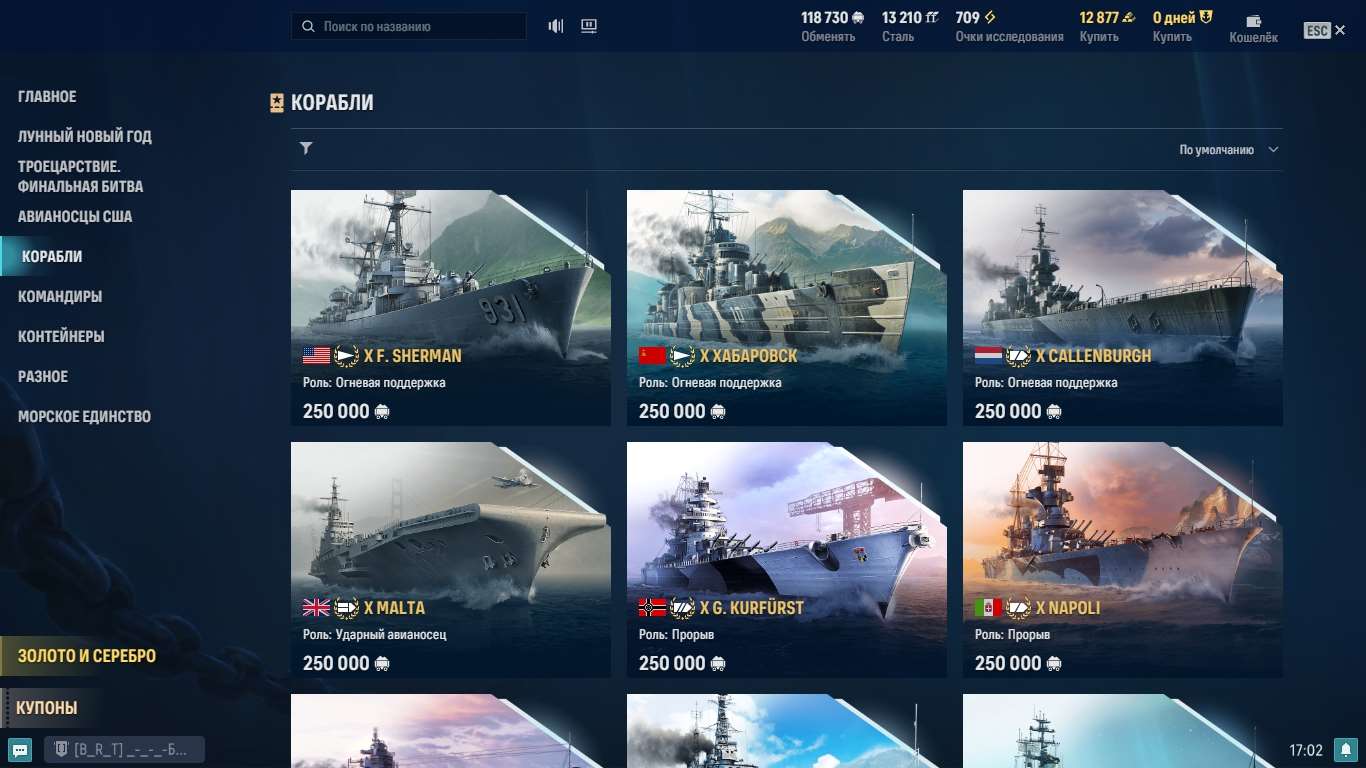Expand the clan chat entry at the bottom
1366x768 pixels.
(124, 748)
